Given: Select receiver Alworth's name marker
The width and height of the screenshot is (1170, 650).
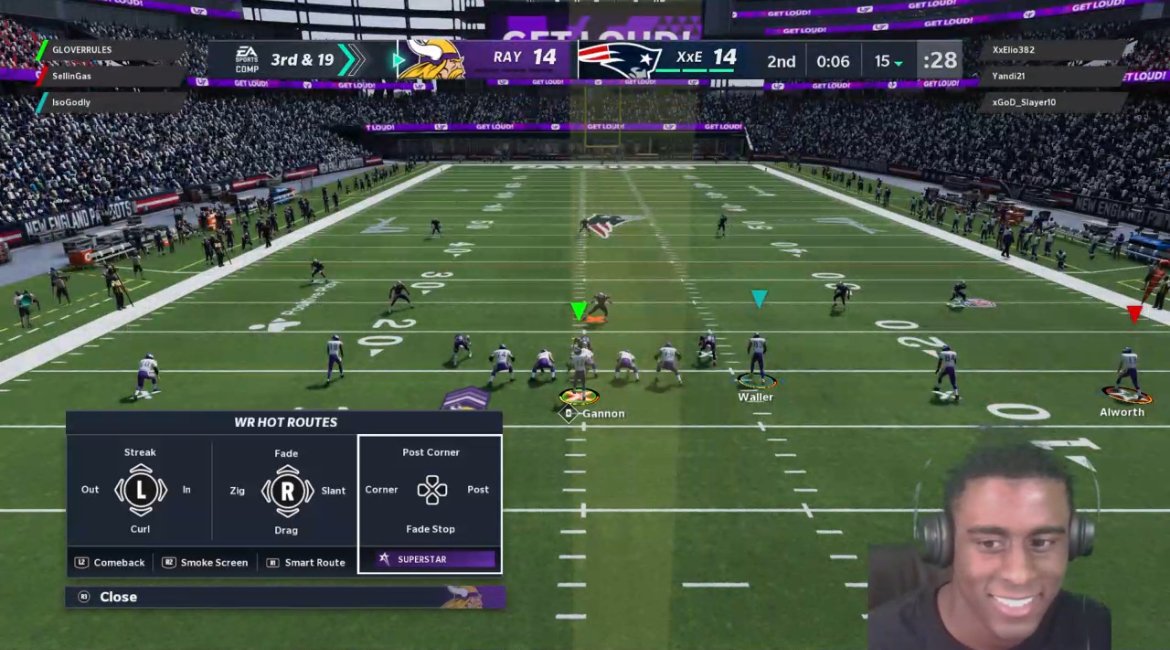Looking at the screenshot, I should coord(1122,412).
